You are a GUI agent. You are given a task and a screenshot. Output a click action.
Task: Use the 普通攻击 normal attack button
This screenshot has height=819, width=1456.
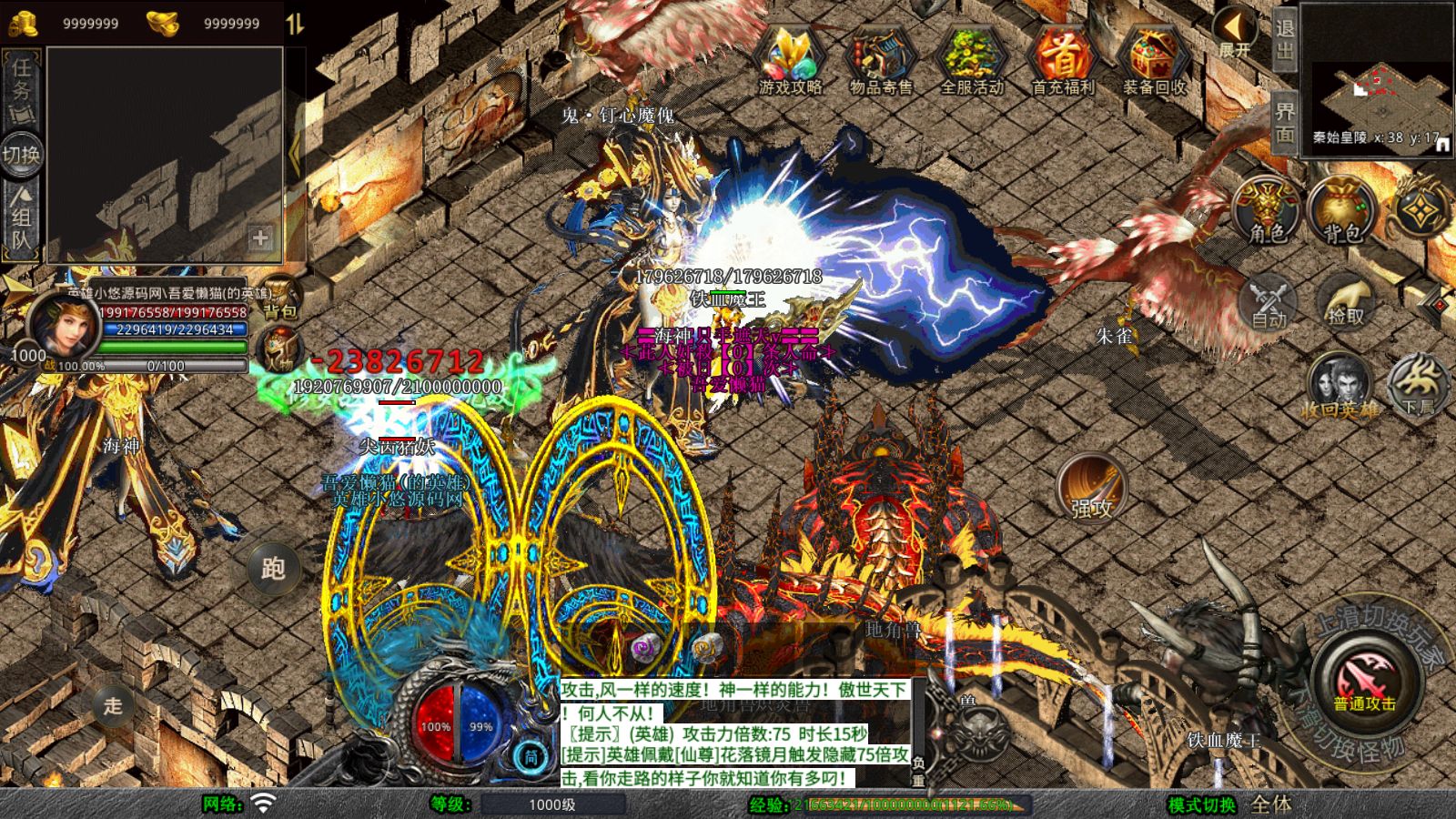click(1364, 682)
